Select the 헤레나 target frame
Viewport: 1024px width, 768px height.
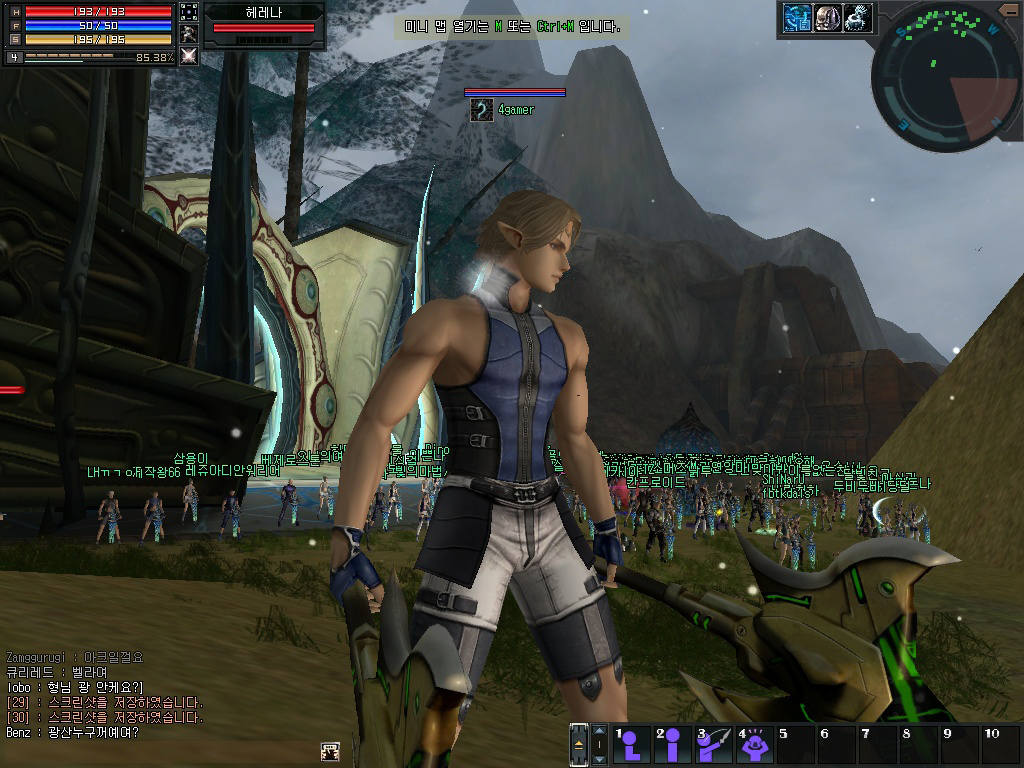click(264, 24)
